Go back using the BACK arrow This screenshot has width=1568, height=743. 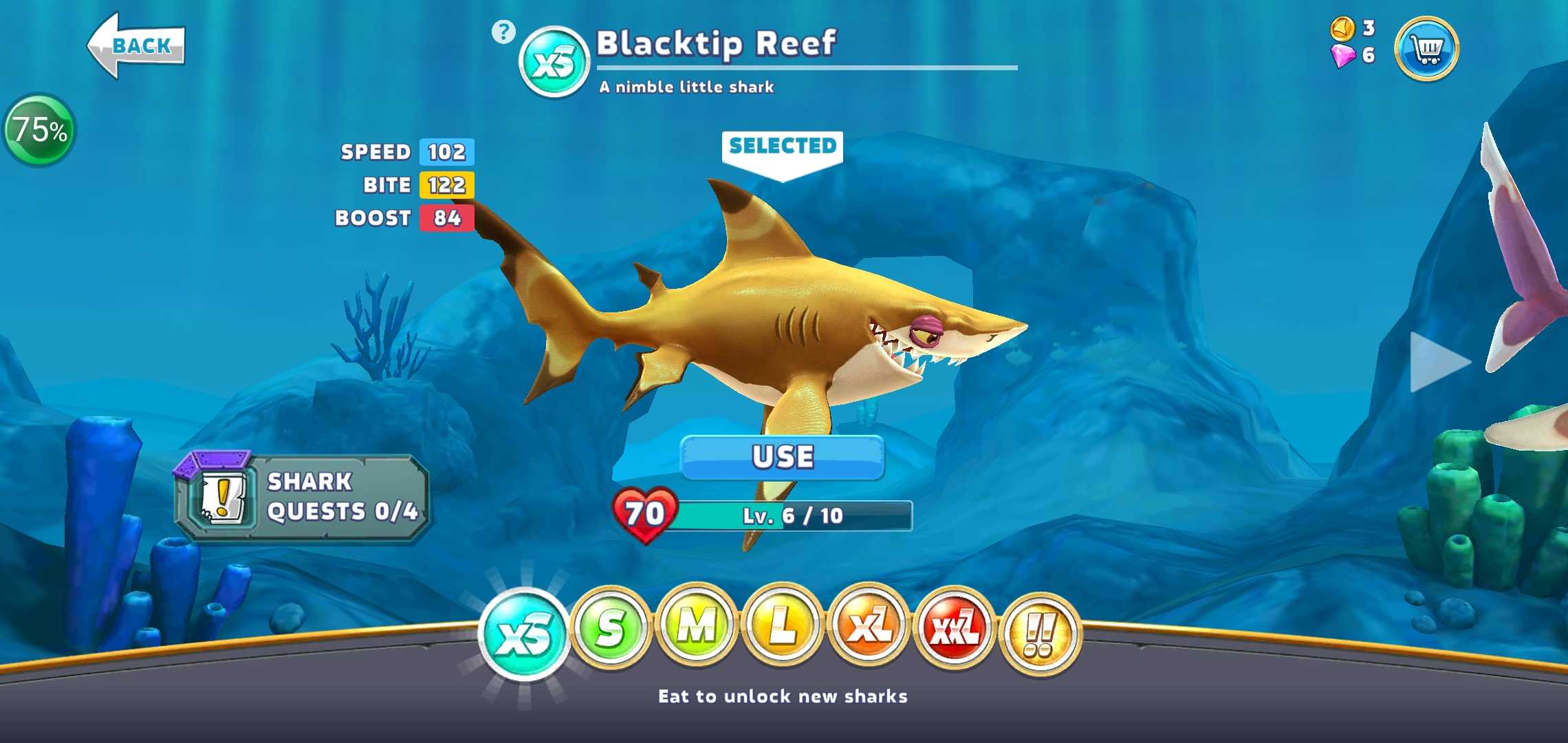tap(136, 46)
